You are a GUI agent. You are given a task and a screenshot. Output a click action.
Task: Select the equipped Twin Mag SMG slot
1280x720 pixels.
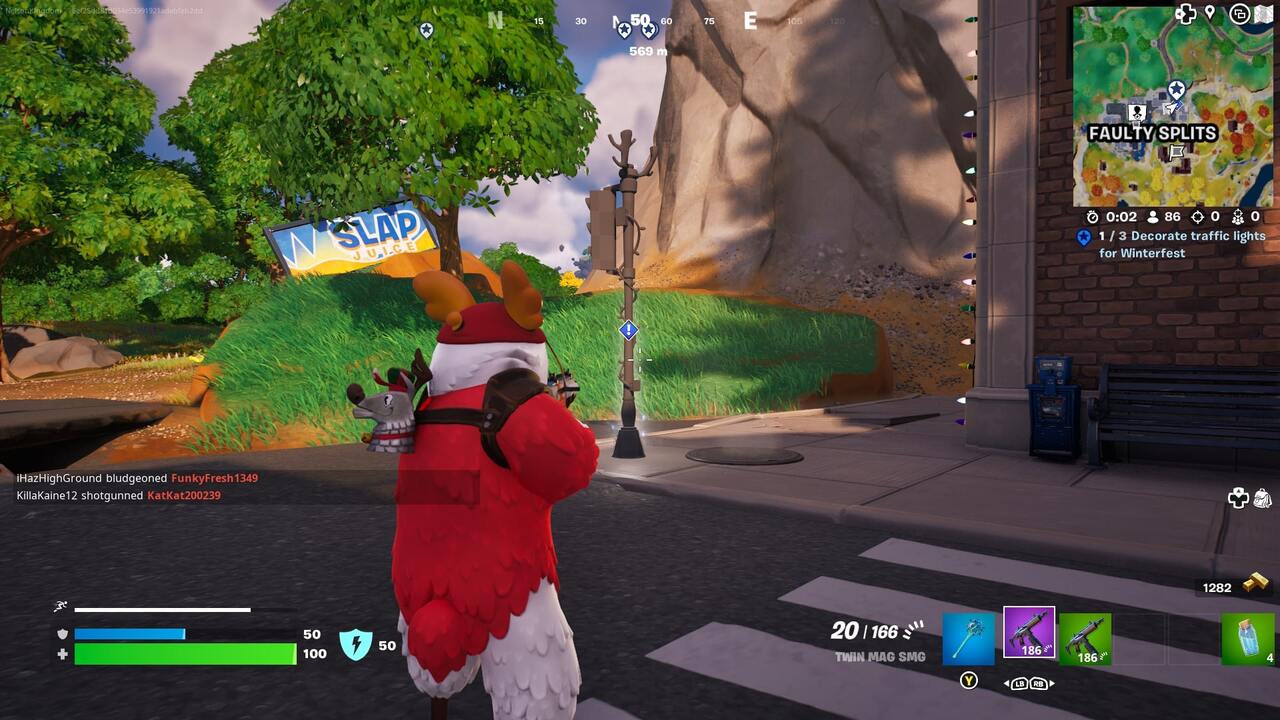[1029, 632]
